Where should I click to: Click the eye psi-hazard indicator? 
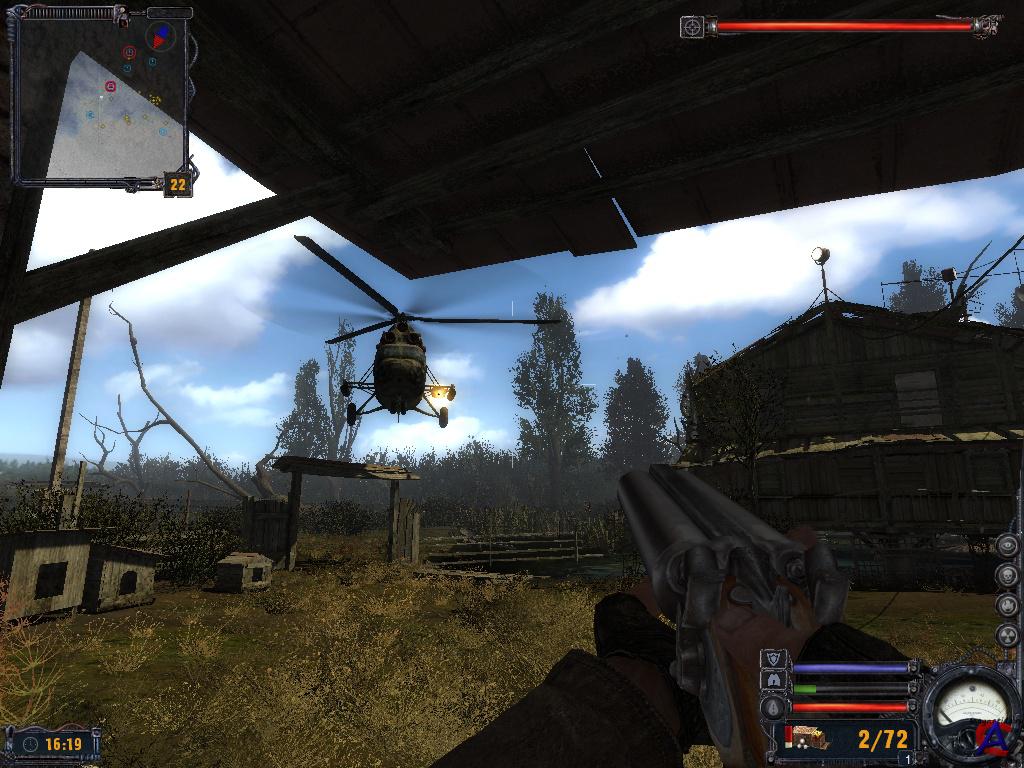(x=1007, y=546)
